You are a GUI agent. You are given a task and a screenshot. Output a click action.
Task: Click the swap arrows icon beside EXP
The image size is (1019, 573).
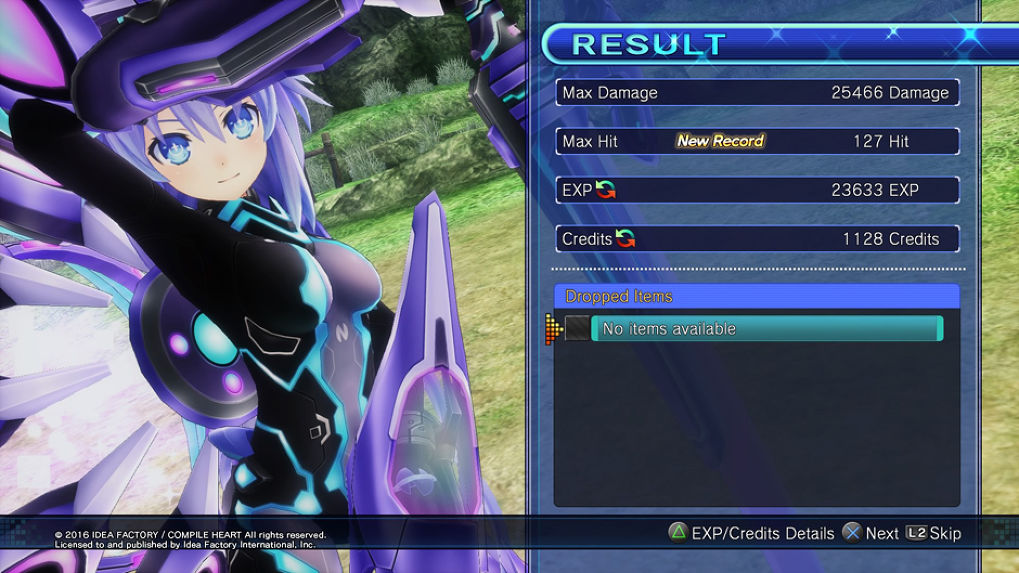point(605,190)
